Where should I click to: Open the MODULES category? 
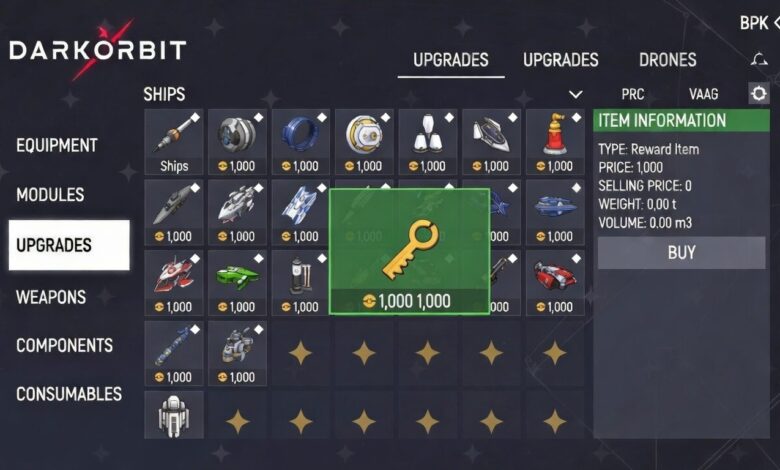click(50, 194)
